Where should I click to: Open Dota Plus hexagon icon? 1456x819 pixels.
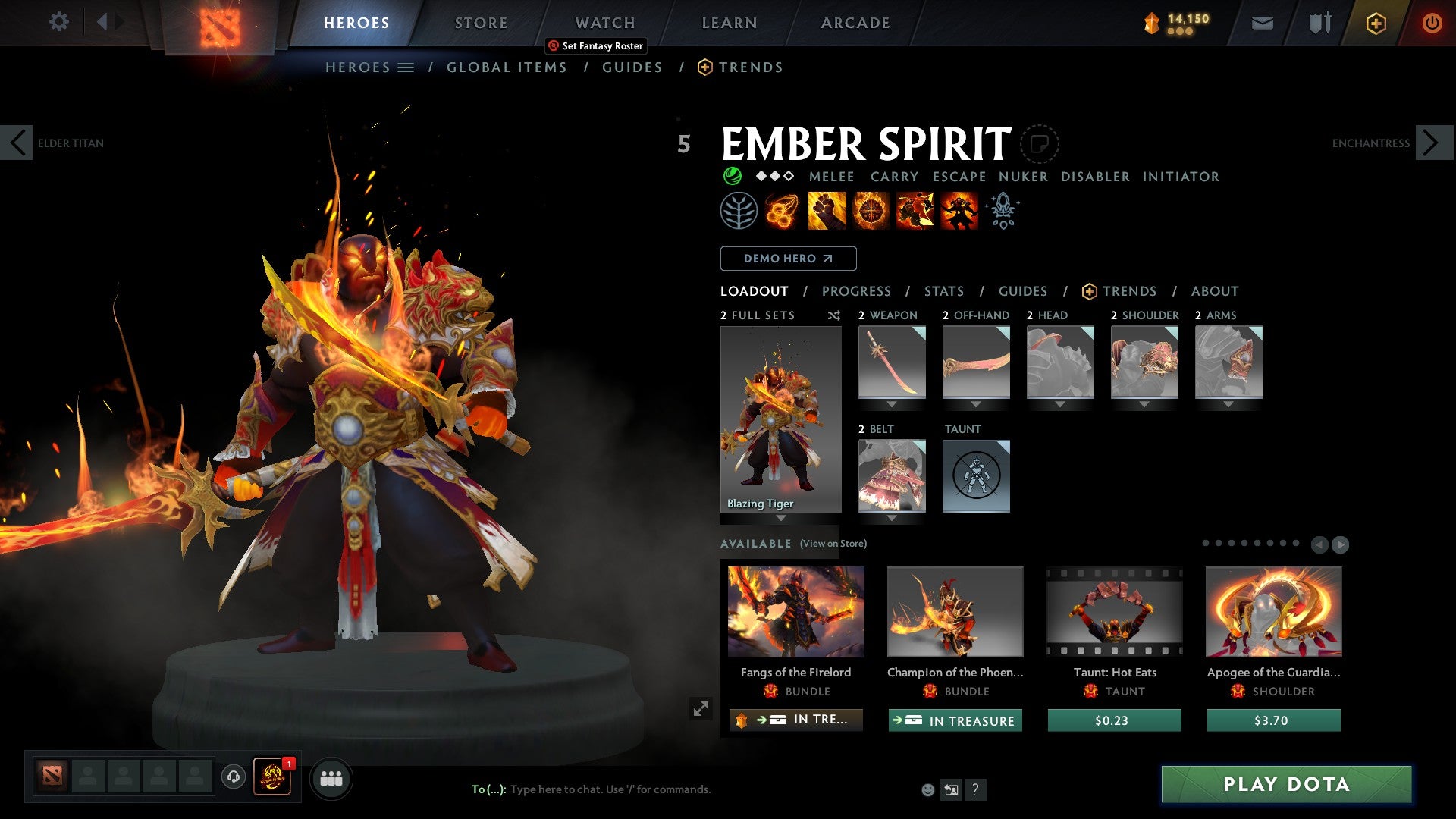point(1375,23)
